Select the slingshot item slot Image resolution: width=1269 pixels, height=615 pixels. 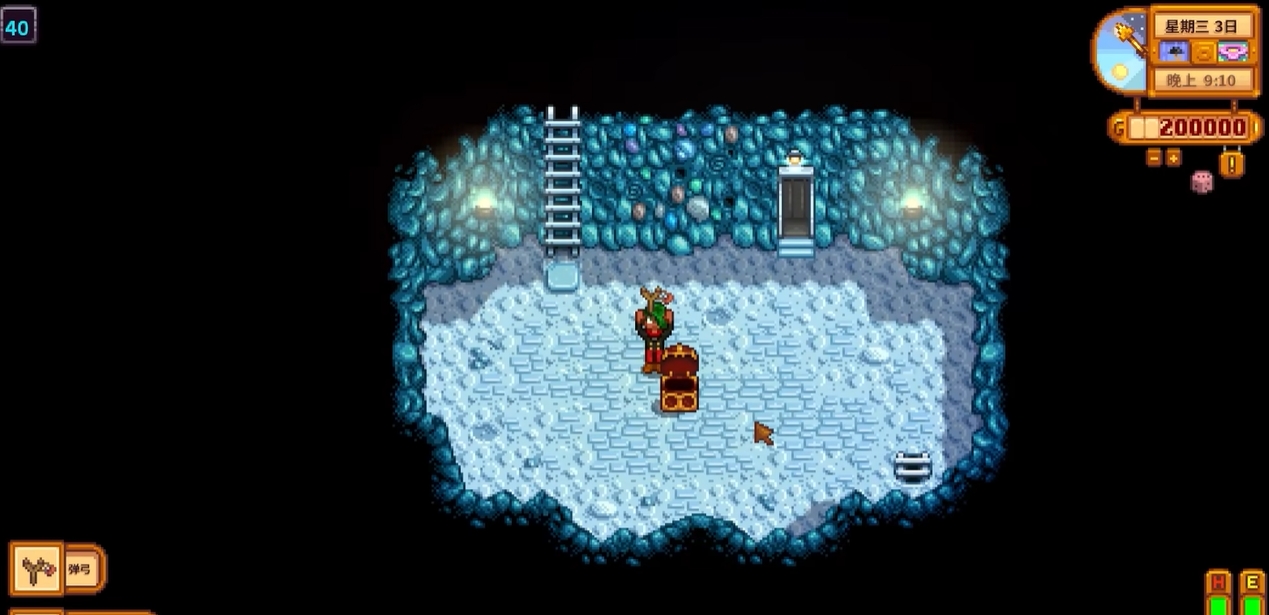coord(38,569)
